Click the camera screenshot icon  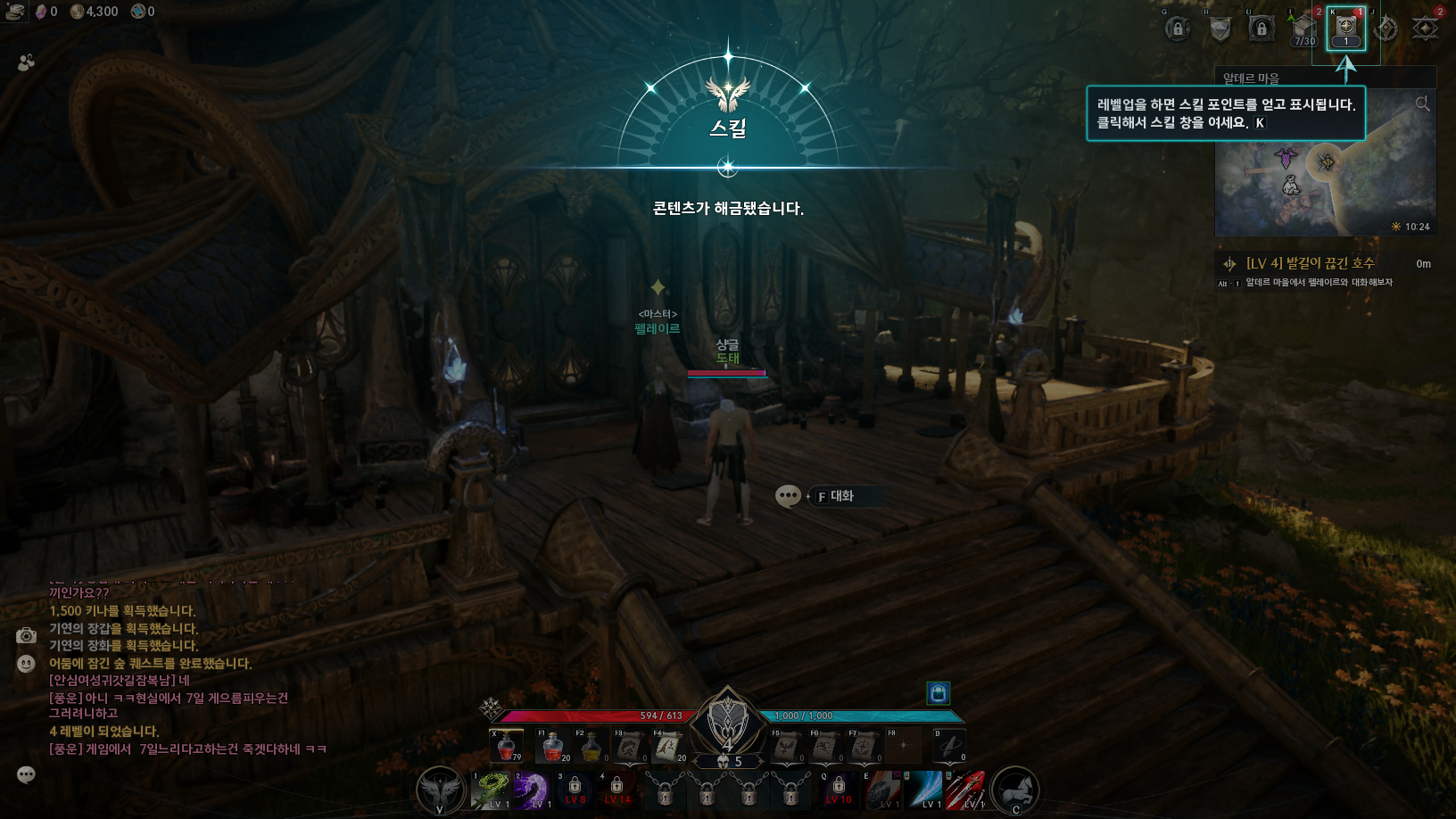(x=26, y=635)
